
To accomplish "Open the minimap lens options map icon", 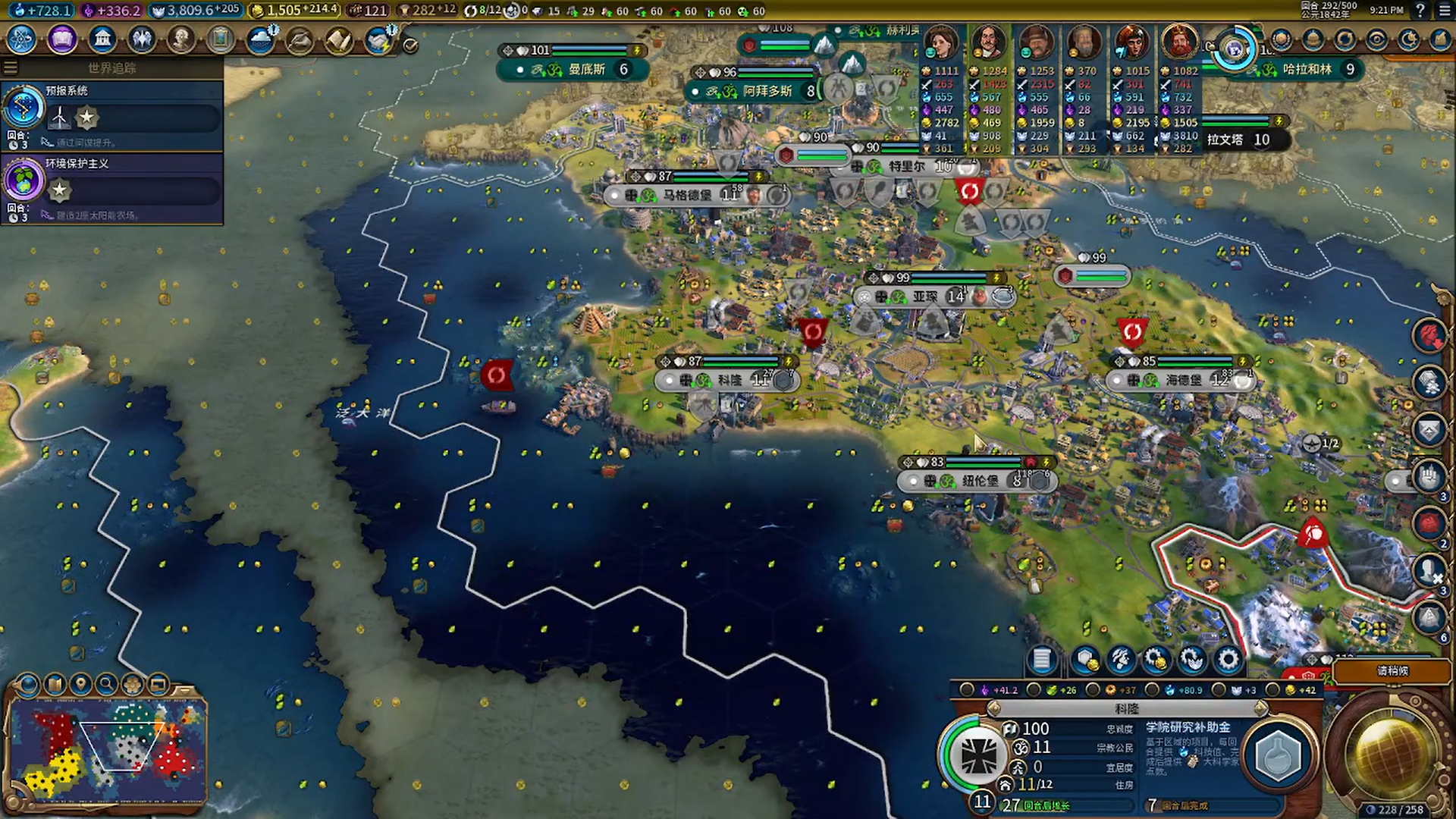I will pos(55,685).
